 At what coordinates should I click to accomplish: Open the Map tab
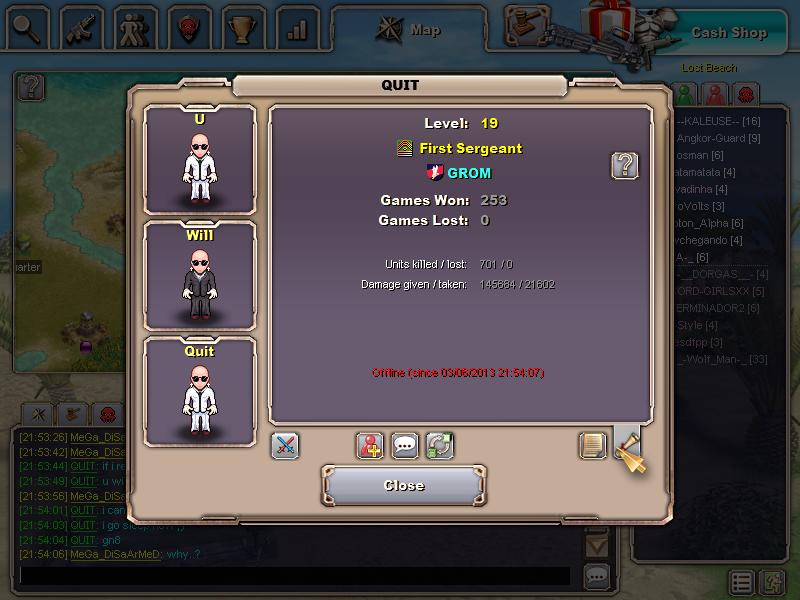[x=410, y=30]
